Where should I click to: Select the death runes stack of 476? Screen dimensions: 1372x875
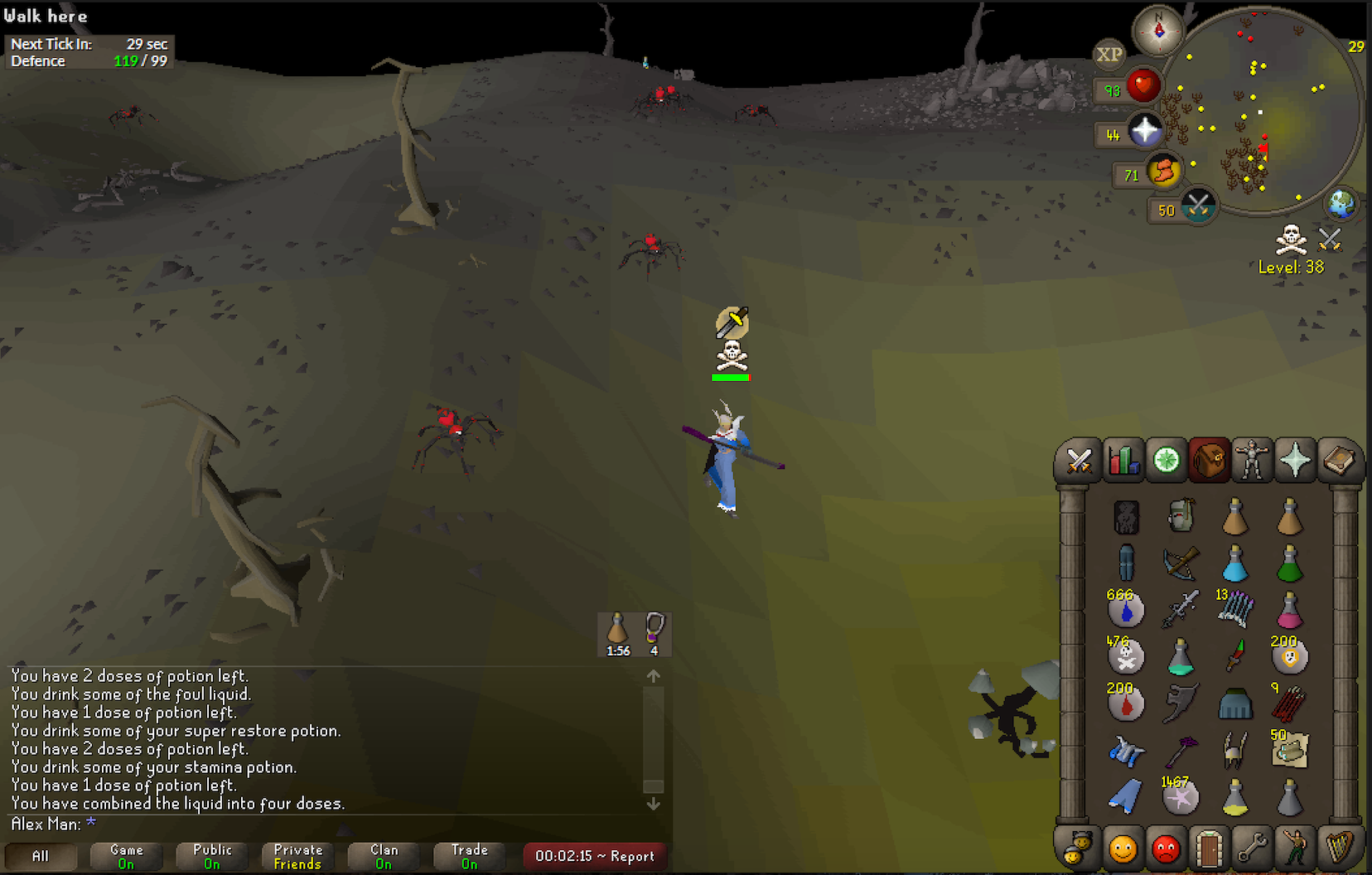point(1125,656)
